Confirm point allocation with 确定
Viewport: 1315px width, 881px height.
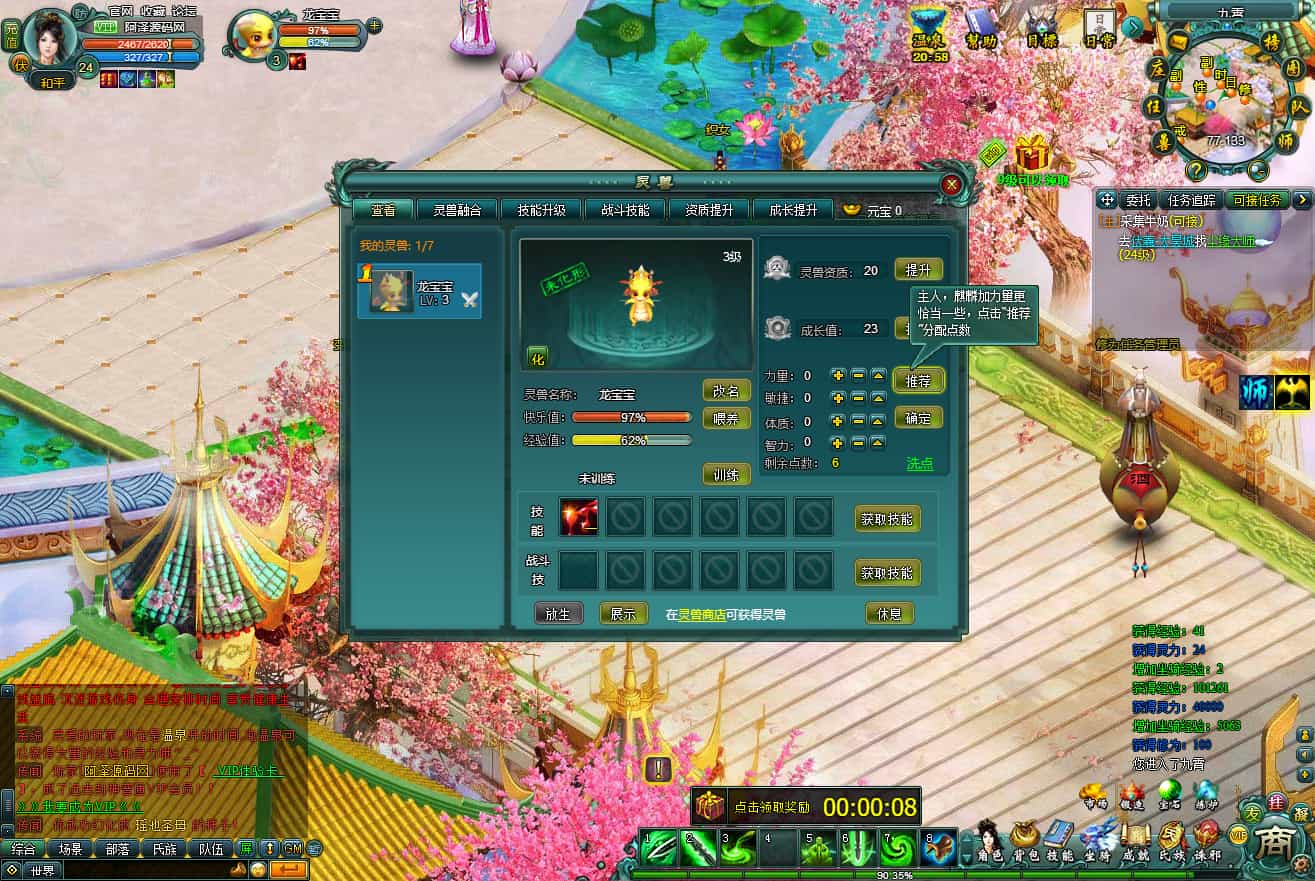pyautogui.click(x=918, y=417)
